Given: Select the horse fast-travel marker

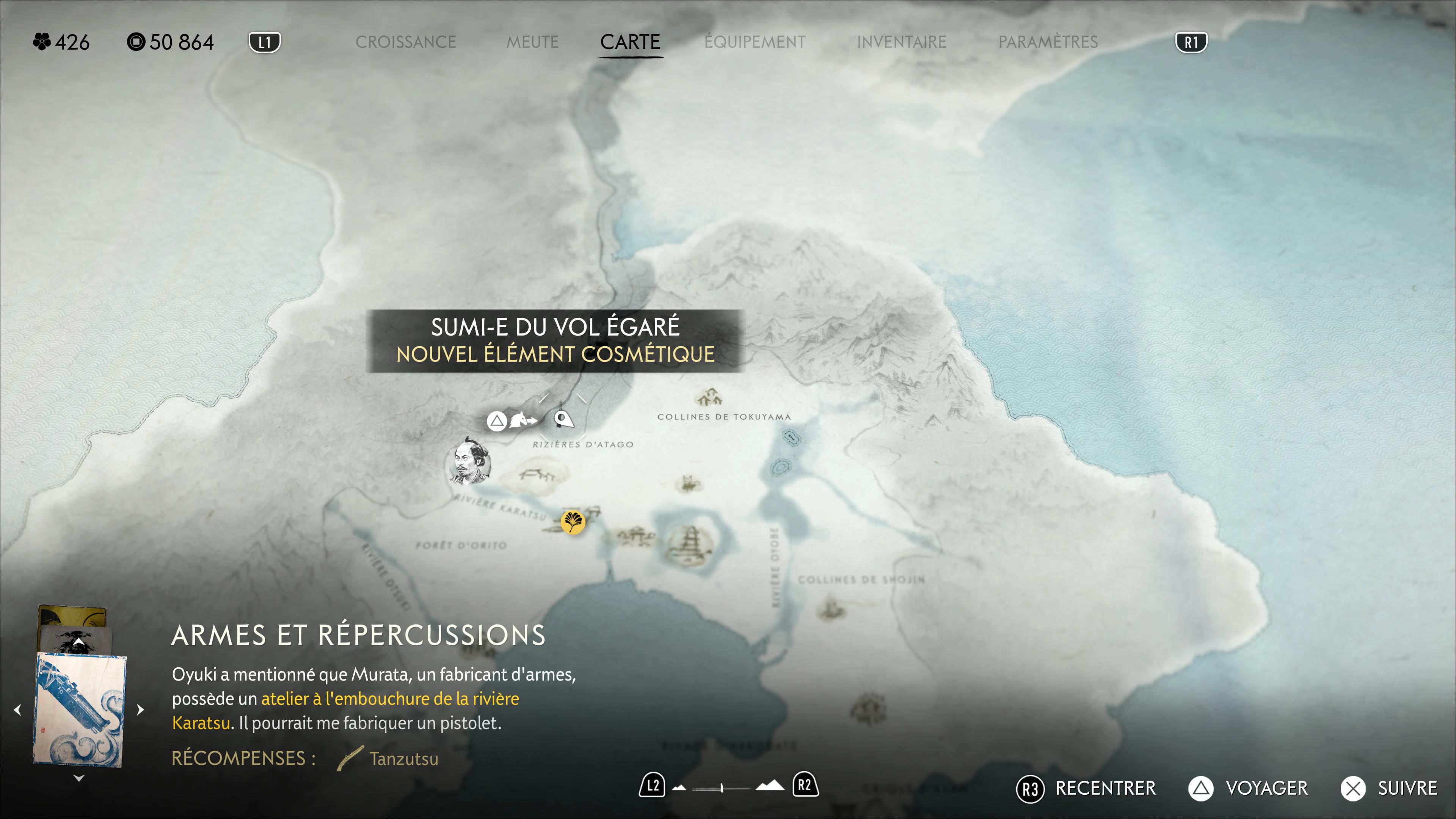Looking at the screenshot, I should coord(522,420).
